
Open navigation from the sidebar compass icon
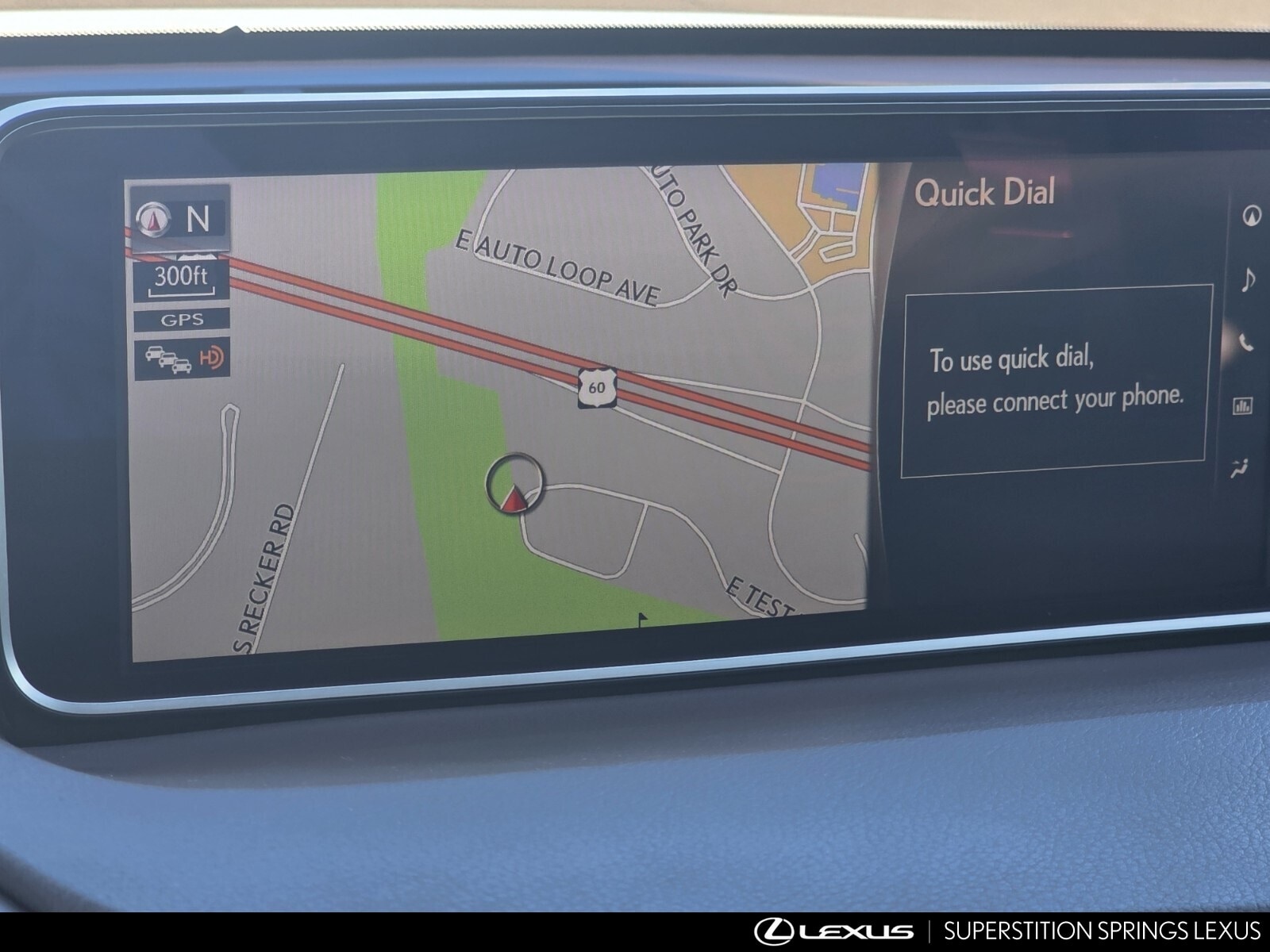tap(1252, 216)
